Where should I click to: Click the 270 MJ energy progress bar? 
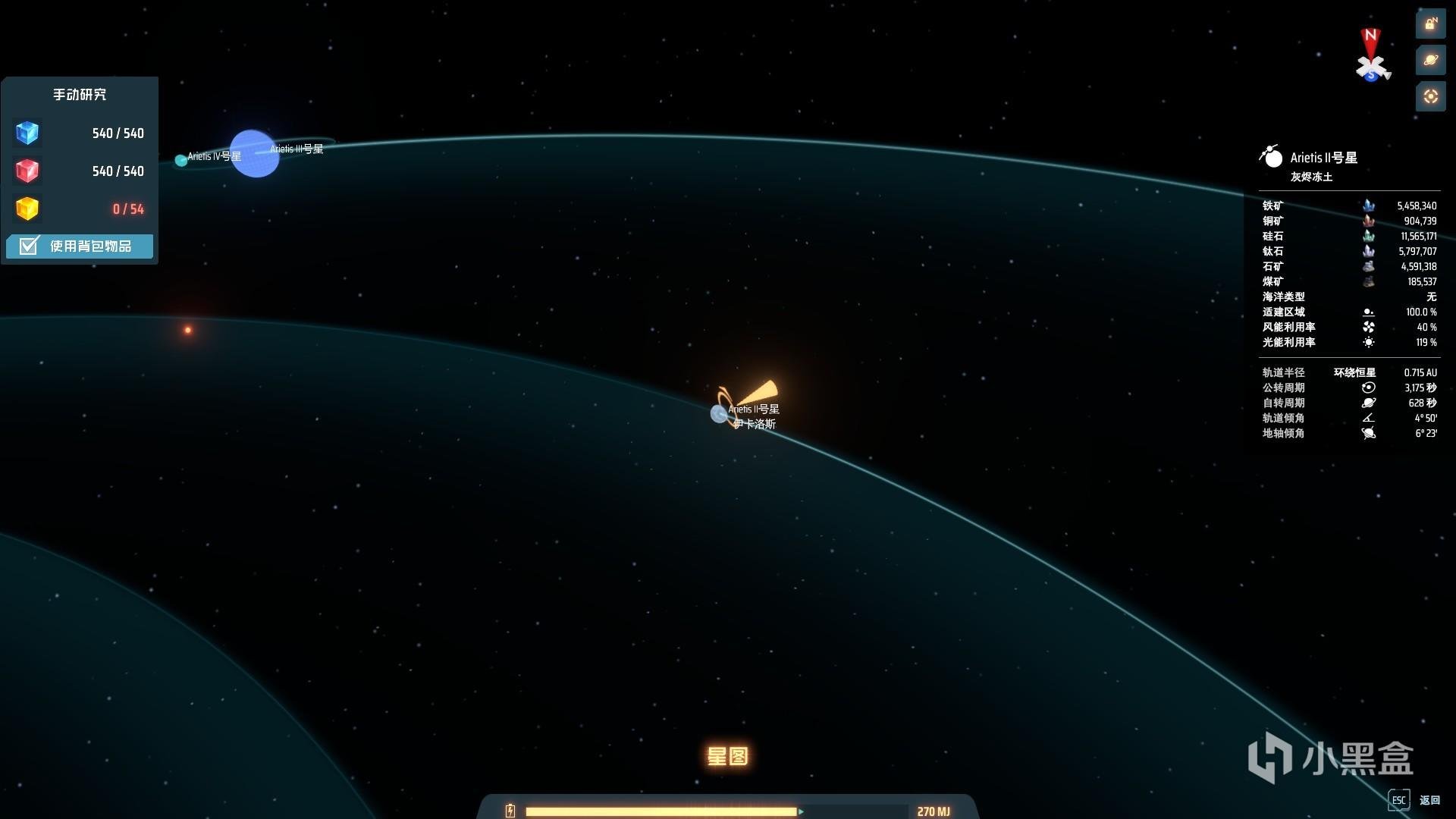tap(664, 810)
